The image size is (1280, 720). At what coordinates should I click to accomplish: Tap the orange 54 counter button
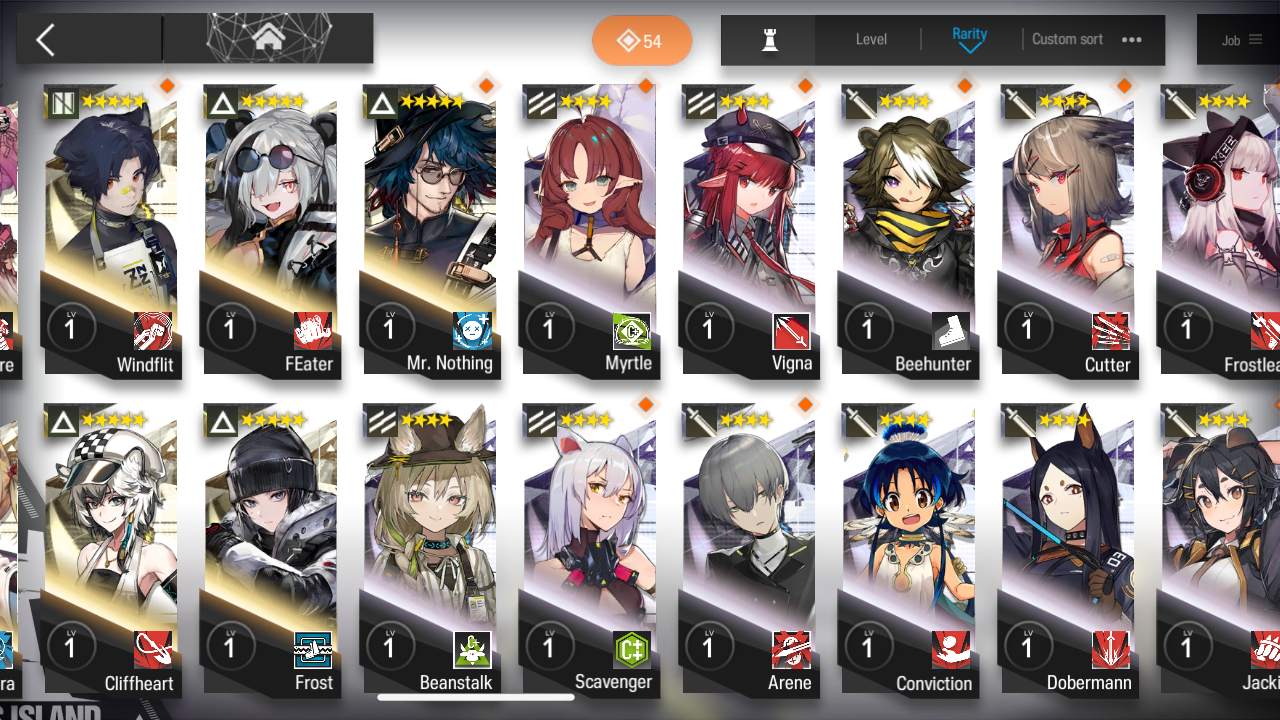641,41
